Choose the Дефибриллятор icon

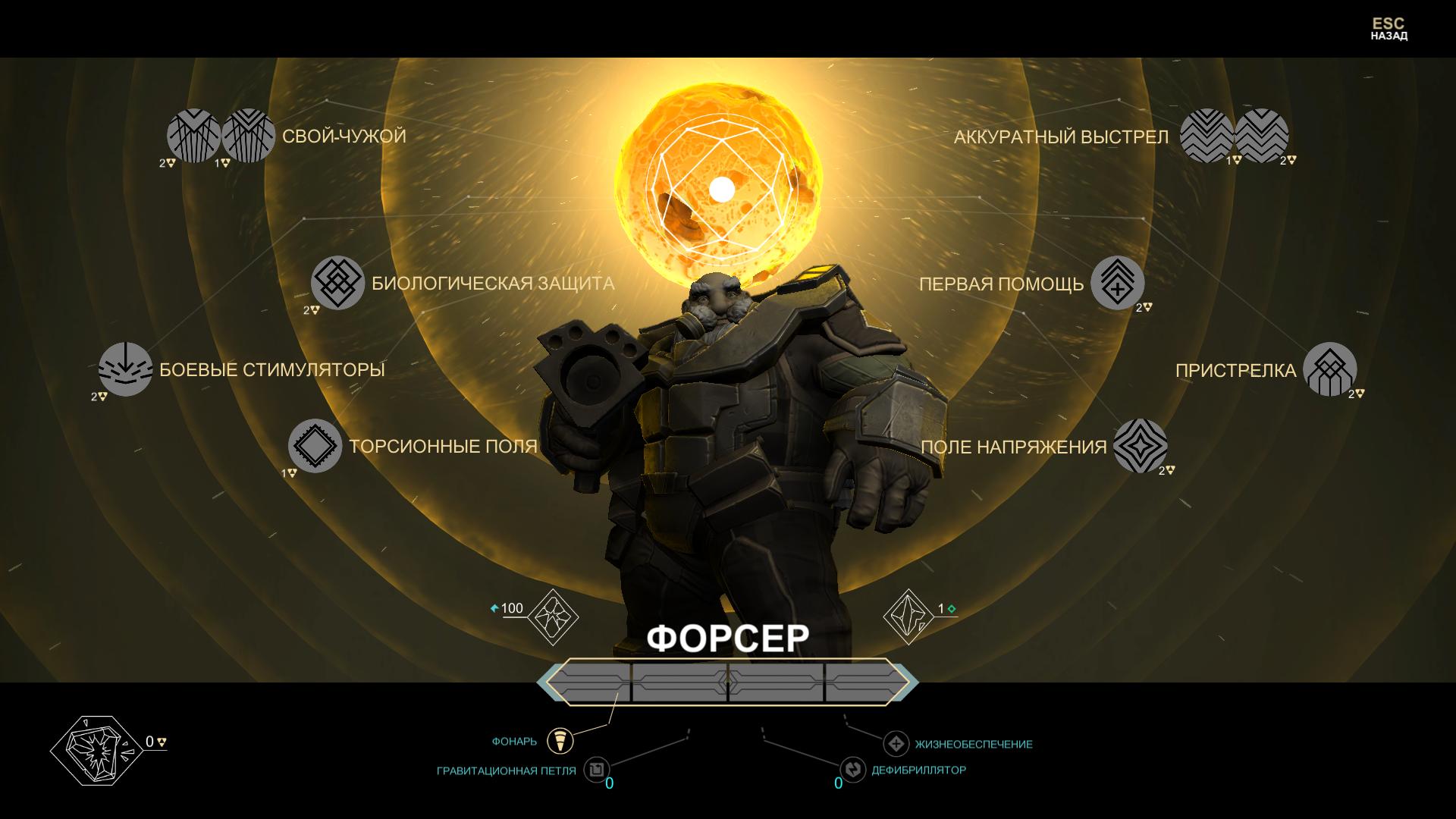tap(853, 770)
